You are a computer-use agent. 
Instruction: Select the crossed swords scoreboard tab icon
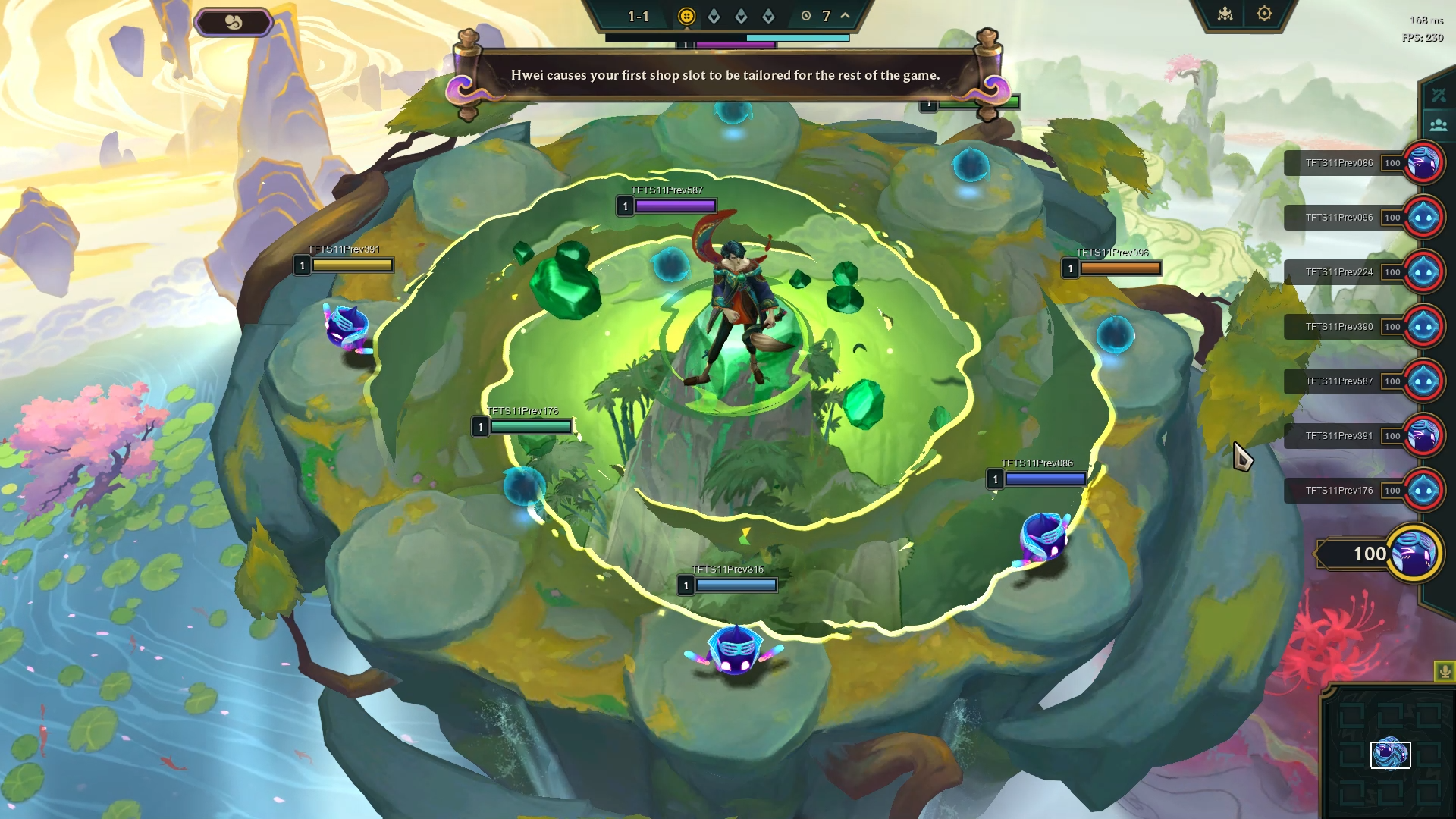point(1437,95)
